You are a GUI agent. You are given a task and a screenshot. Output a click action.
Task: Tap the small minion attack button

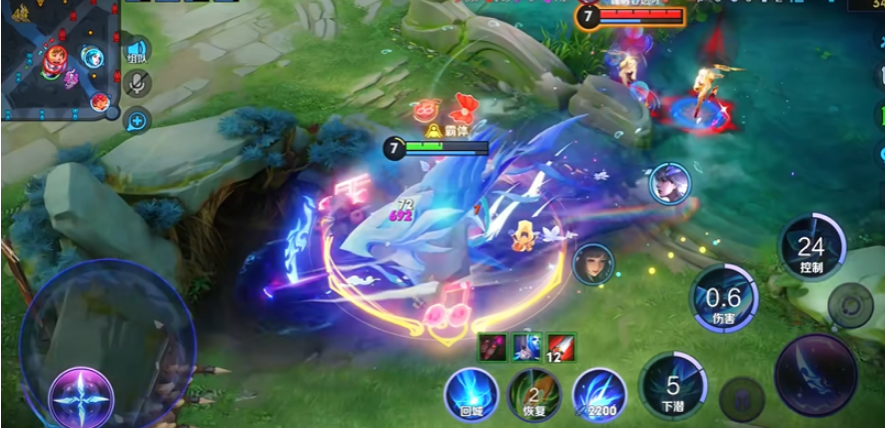[742, 398]
